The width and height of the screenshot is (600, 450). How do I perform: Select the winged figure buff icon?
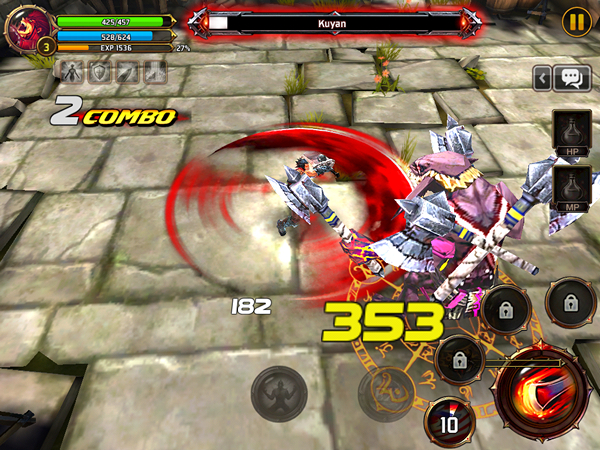click(73, 71)
